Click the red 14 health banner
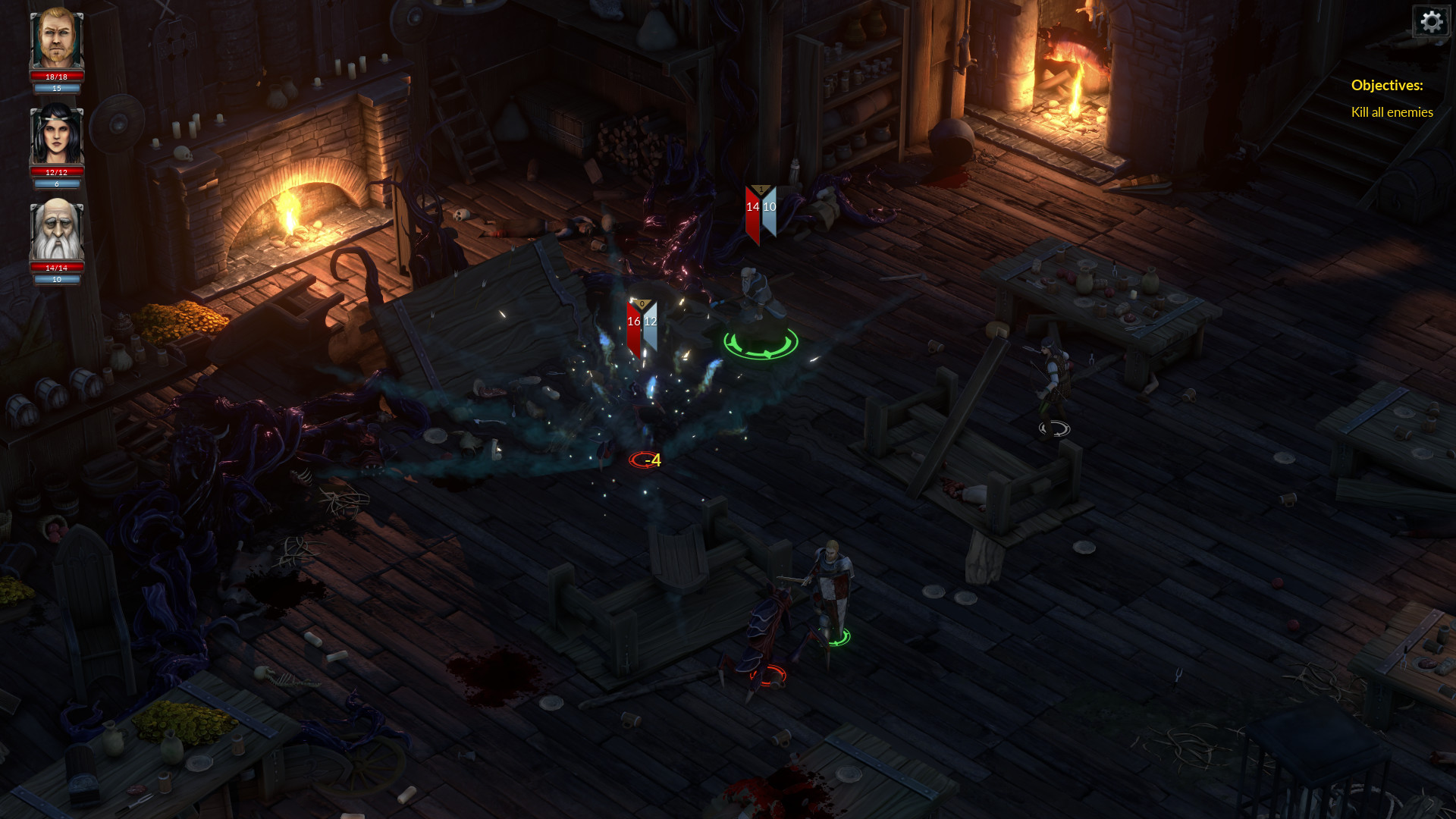The width and height of the screenshot is (1456, 819). (754, 206)
